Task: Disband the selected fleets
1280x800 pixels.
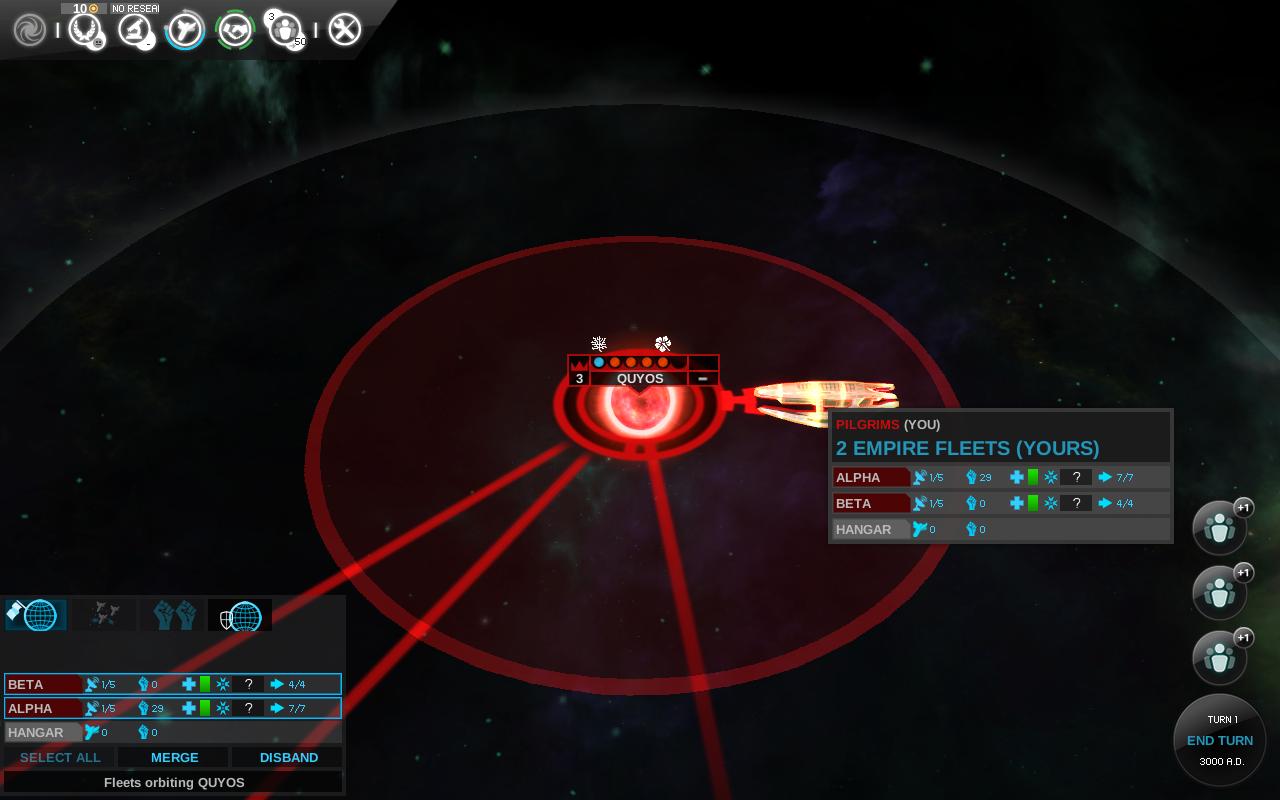Action: (289, 757)
